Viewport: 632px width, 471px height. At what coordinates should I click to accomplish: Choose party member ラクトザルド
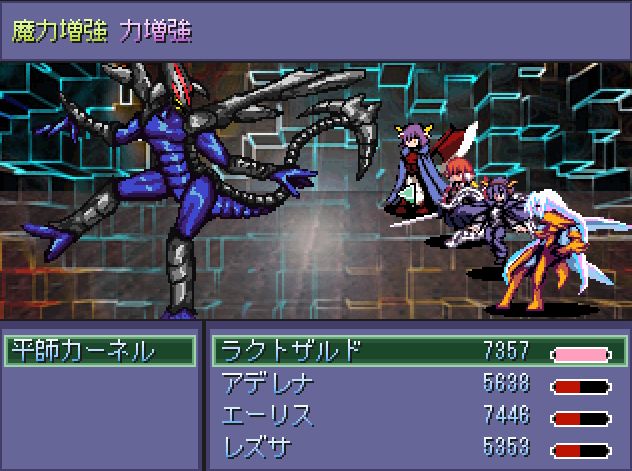[x=419, y=351]
